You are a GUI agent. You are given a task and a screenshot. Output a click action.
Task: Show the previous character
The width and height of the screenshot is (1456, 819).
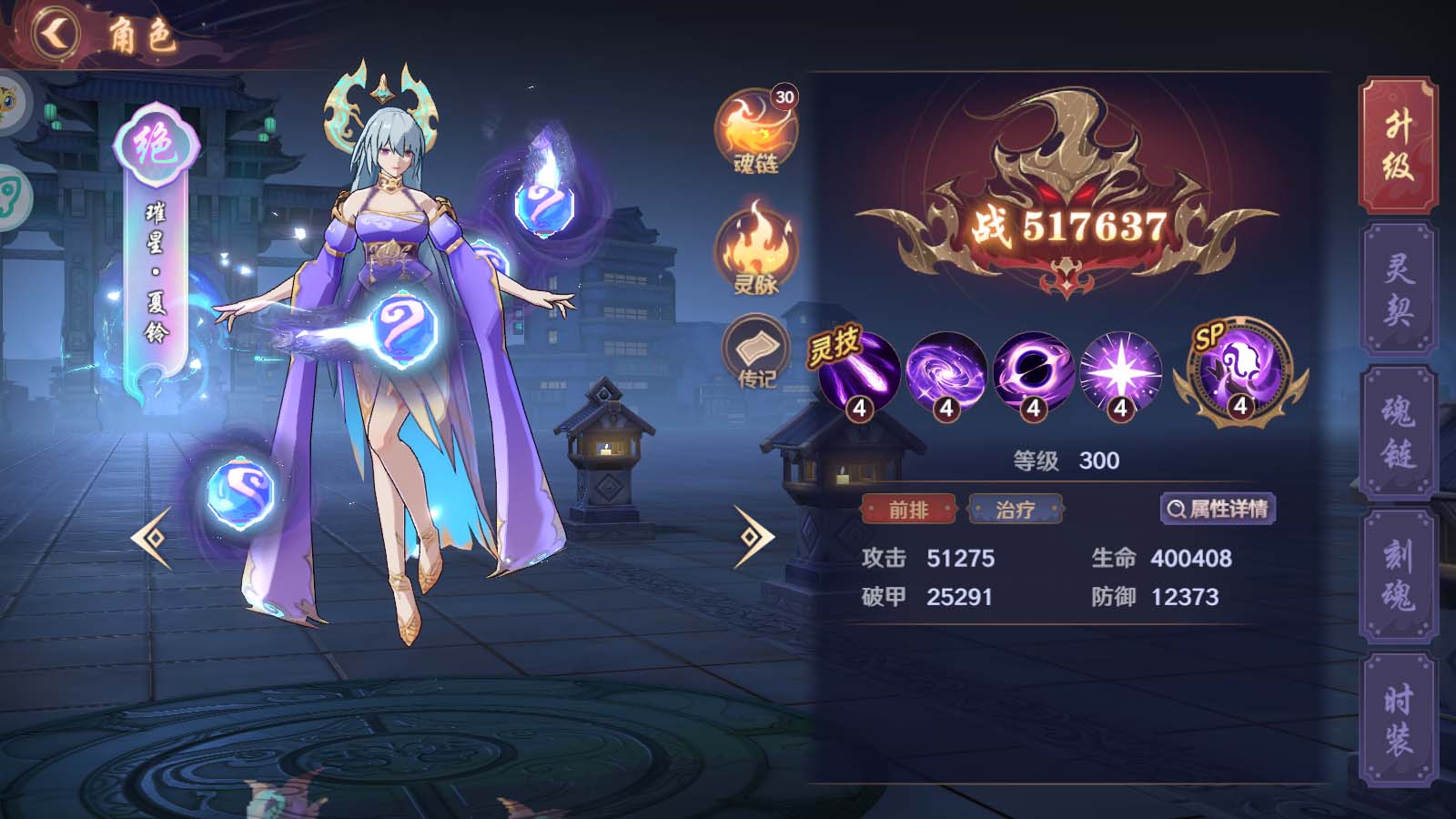click(x=151, y=538)
